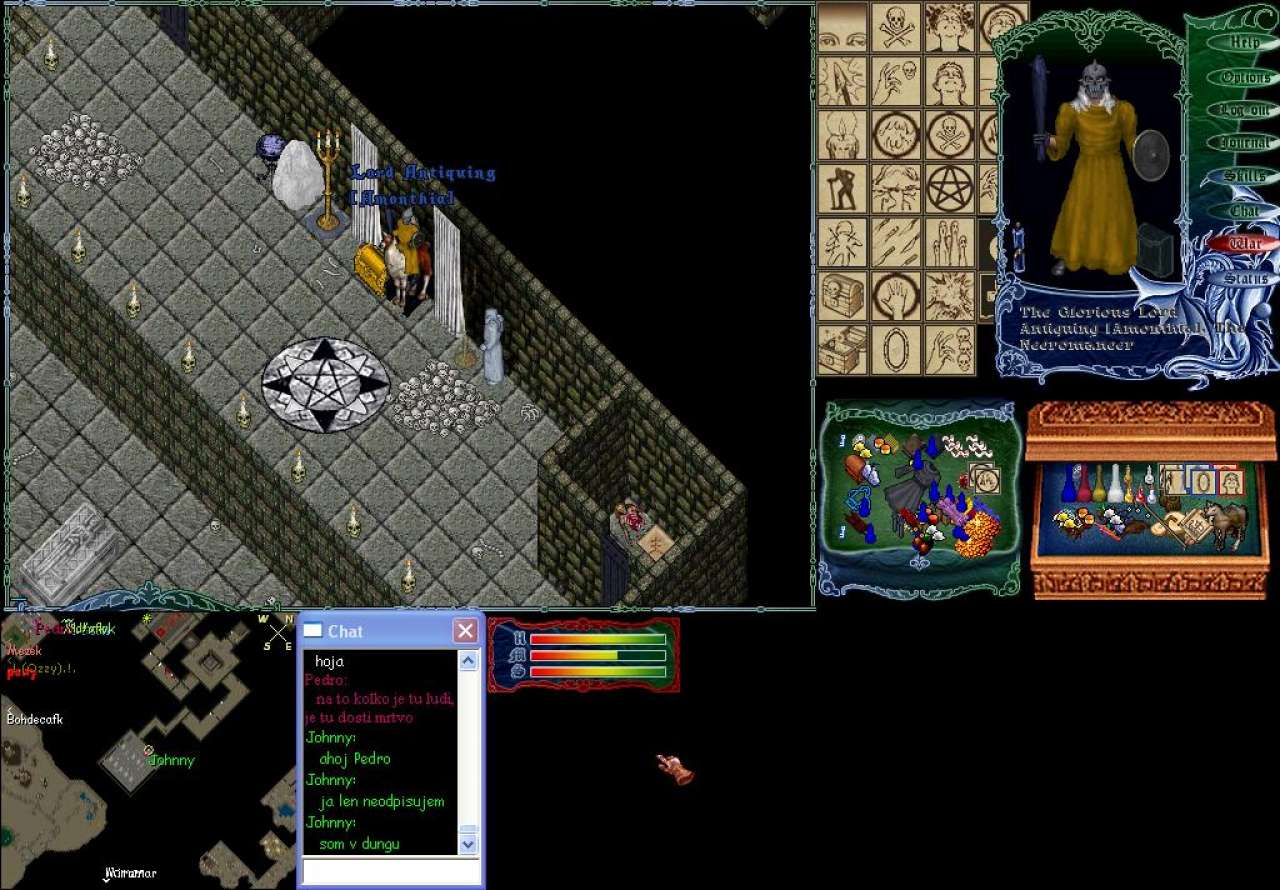
Task: Close the Chat window
Action: click(465, 631)
